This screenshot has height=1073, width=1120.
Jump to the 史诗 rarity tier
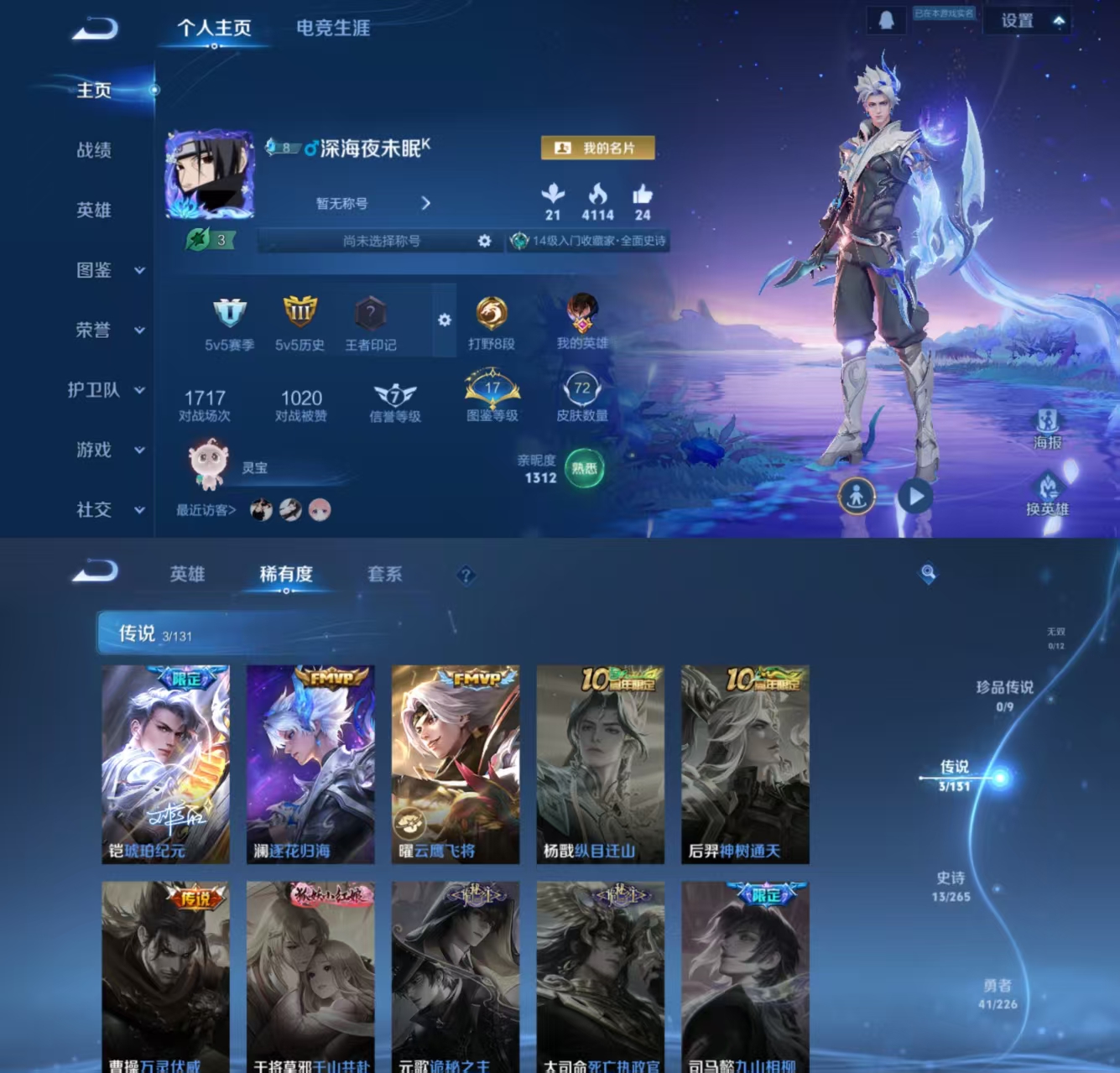click(x=951, y=886)
